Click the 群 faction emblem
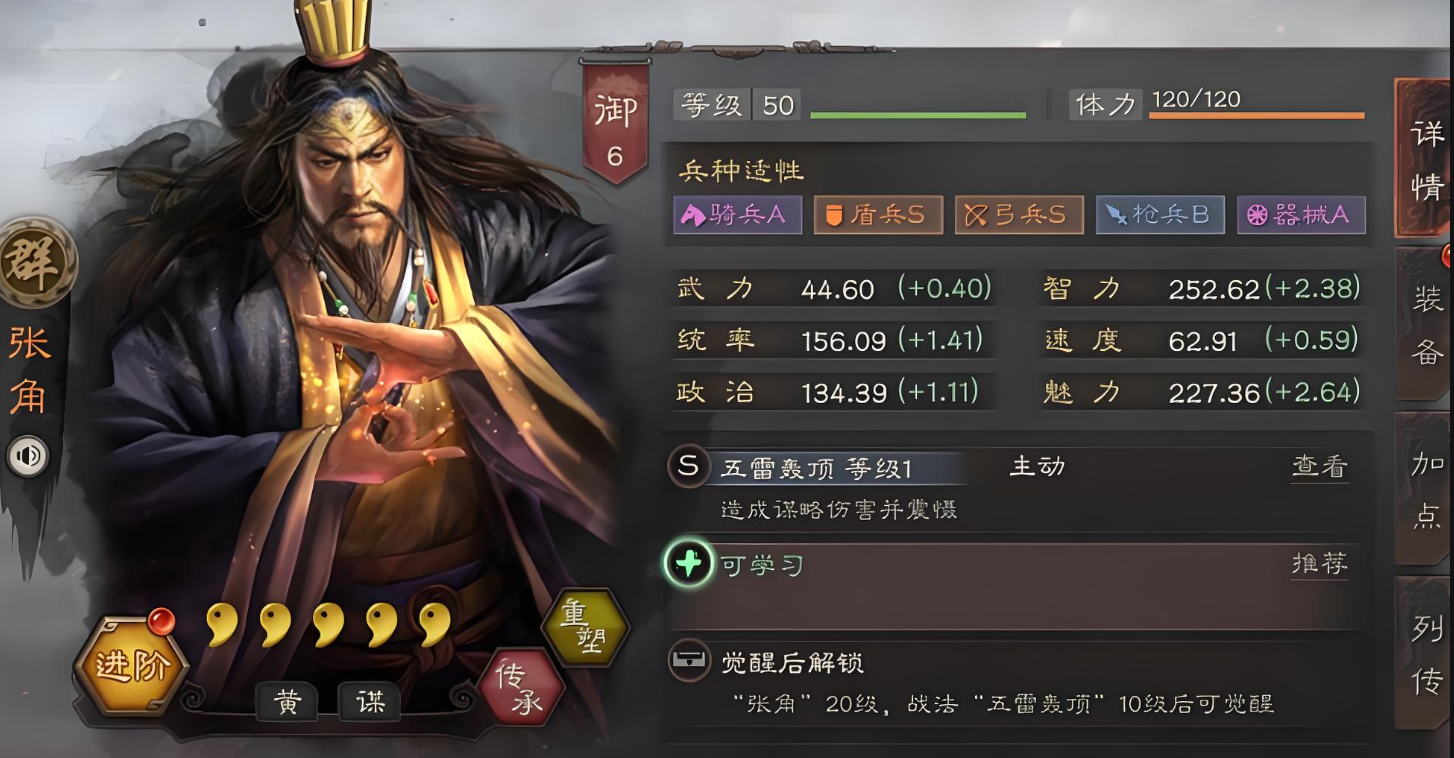The image size is (1454, 758). (x=38, y=262)
